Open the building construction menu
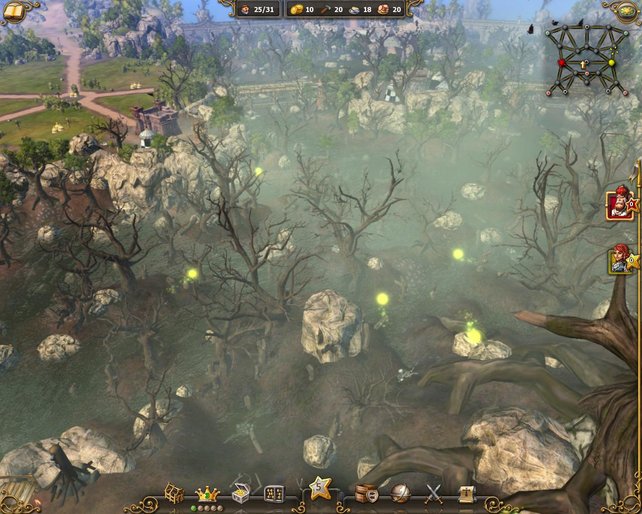 pos(174,493)
